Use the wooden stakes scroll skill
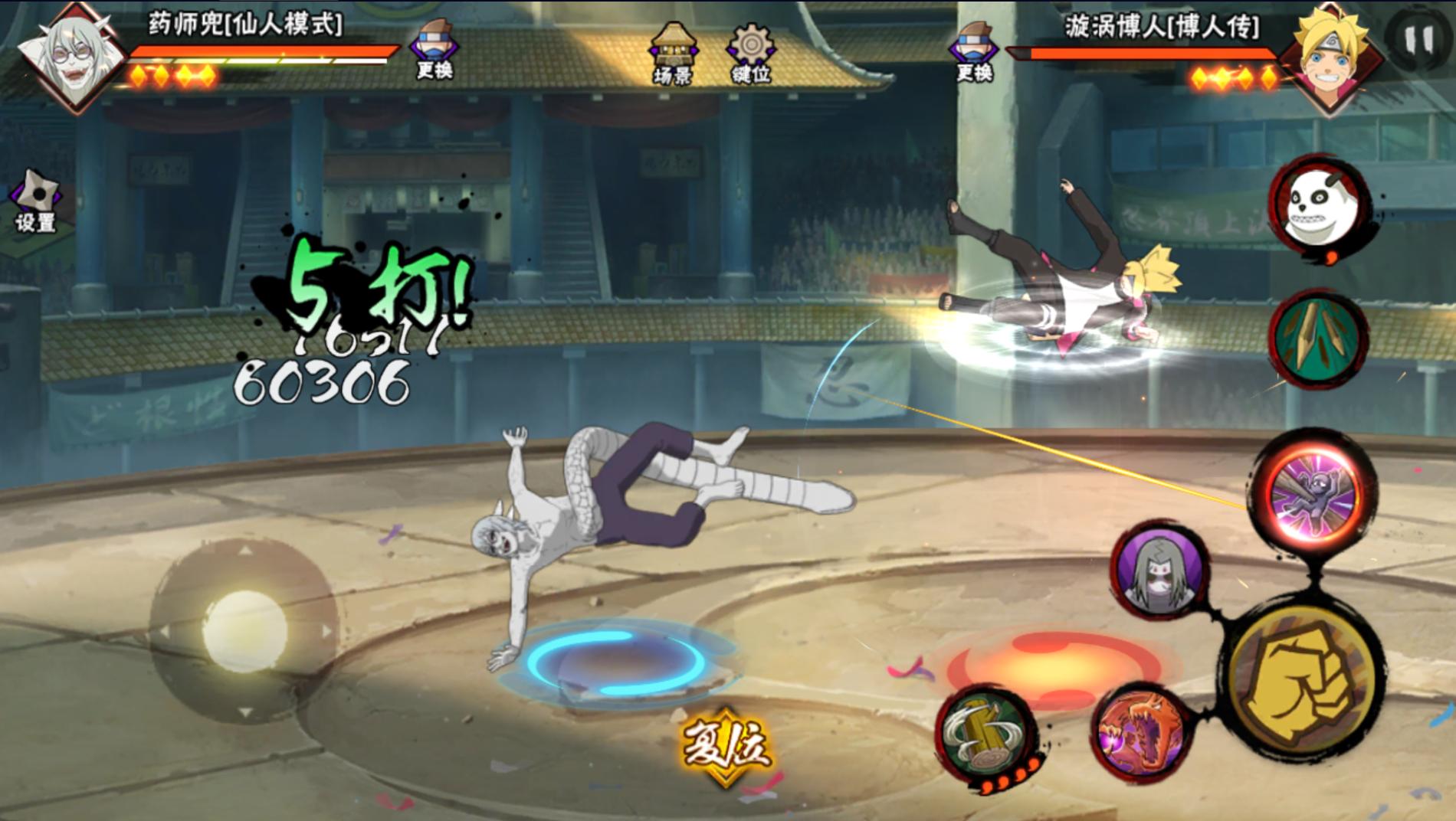This screenshot has height=821, width=1456. [1317, 338]
